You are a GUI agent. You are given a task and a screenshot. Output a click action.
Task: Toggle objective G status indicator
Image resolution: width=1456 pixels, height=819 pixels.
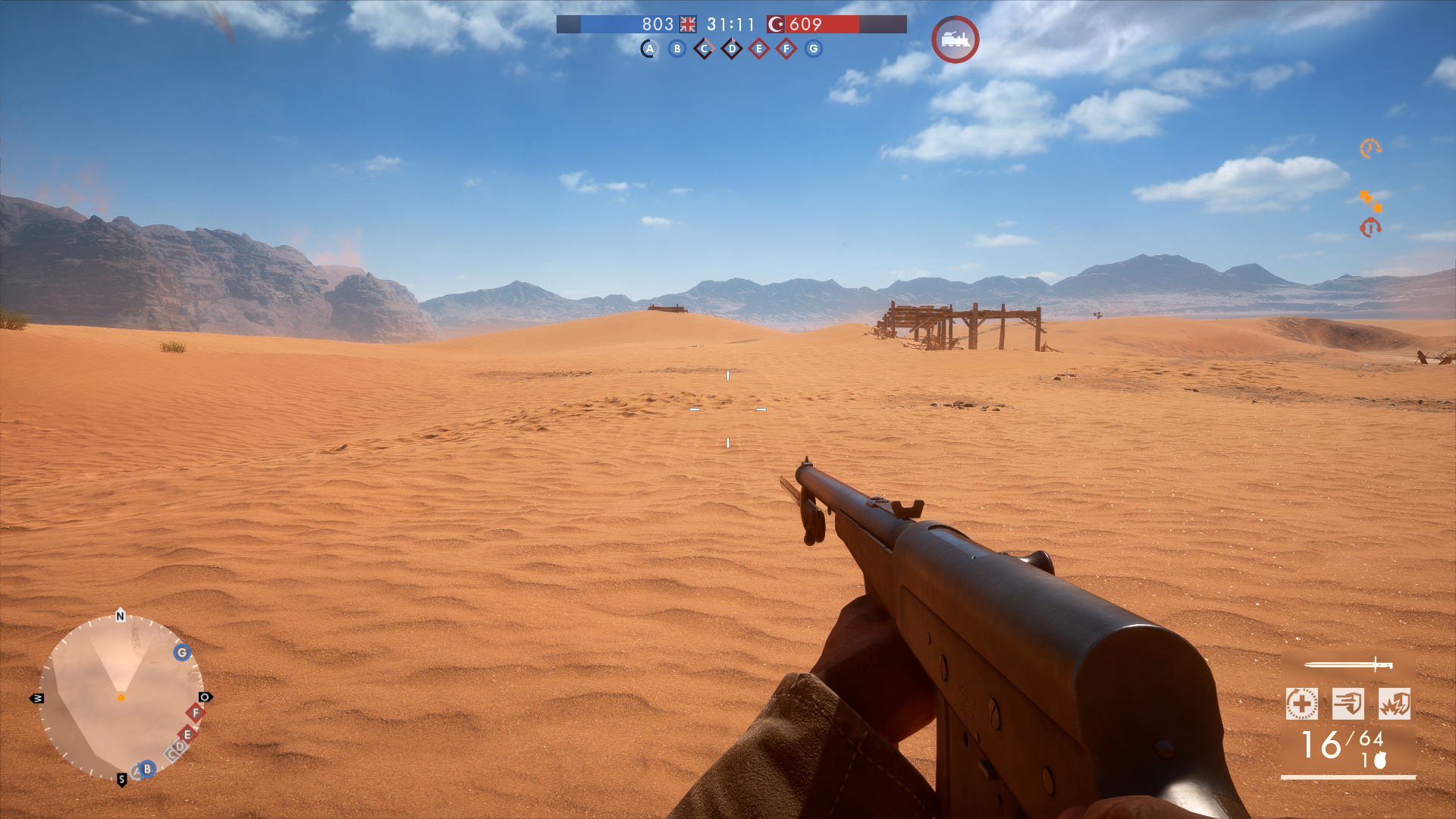click(x=813, y=50)
